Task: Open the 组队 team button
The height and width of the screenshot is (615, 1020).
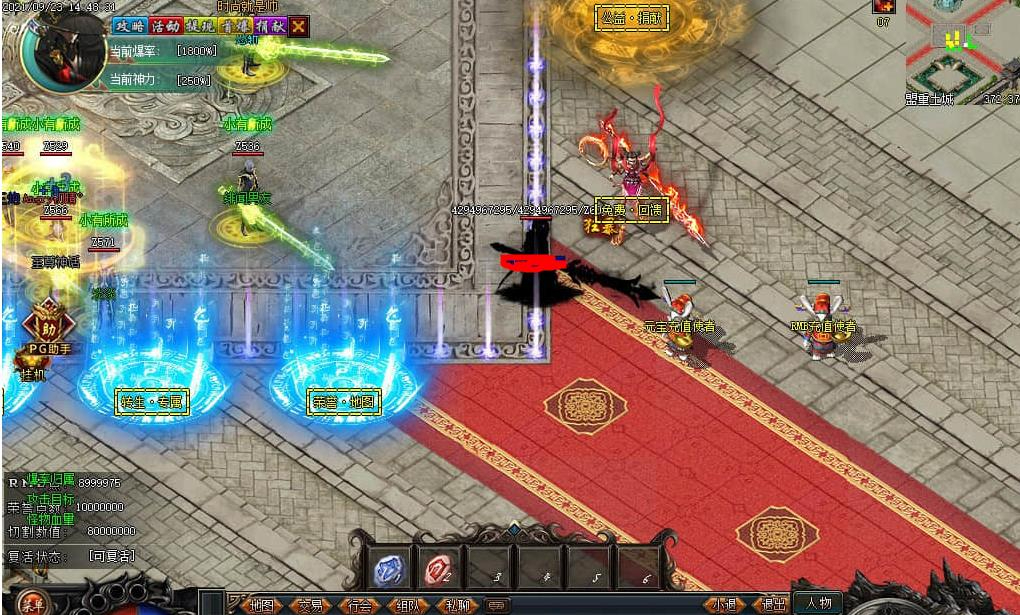Action: [408, 605]
